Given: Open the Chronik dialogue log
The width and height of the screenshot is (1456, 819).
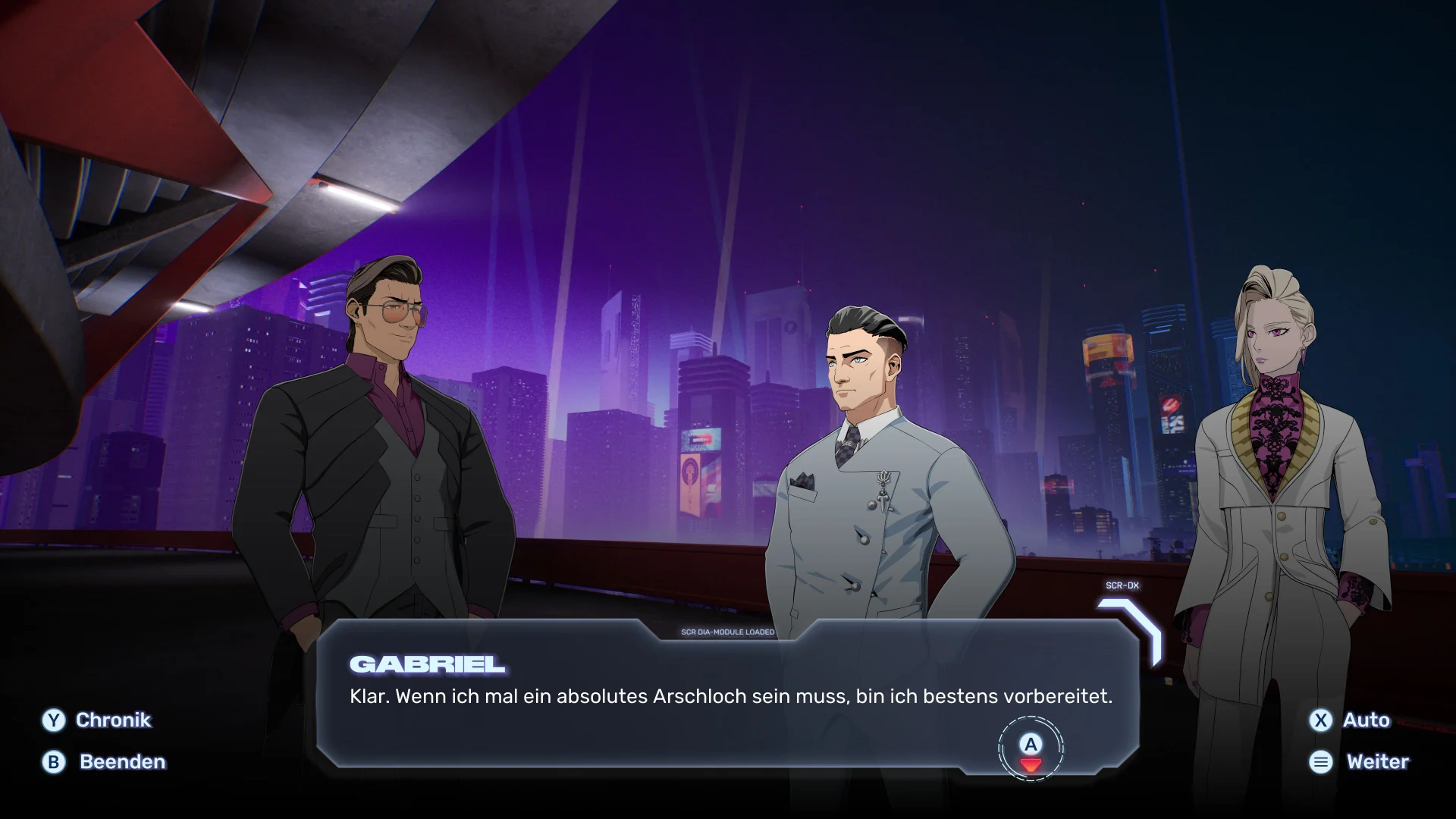Looking at the screenshot, I should [97, 720].
